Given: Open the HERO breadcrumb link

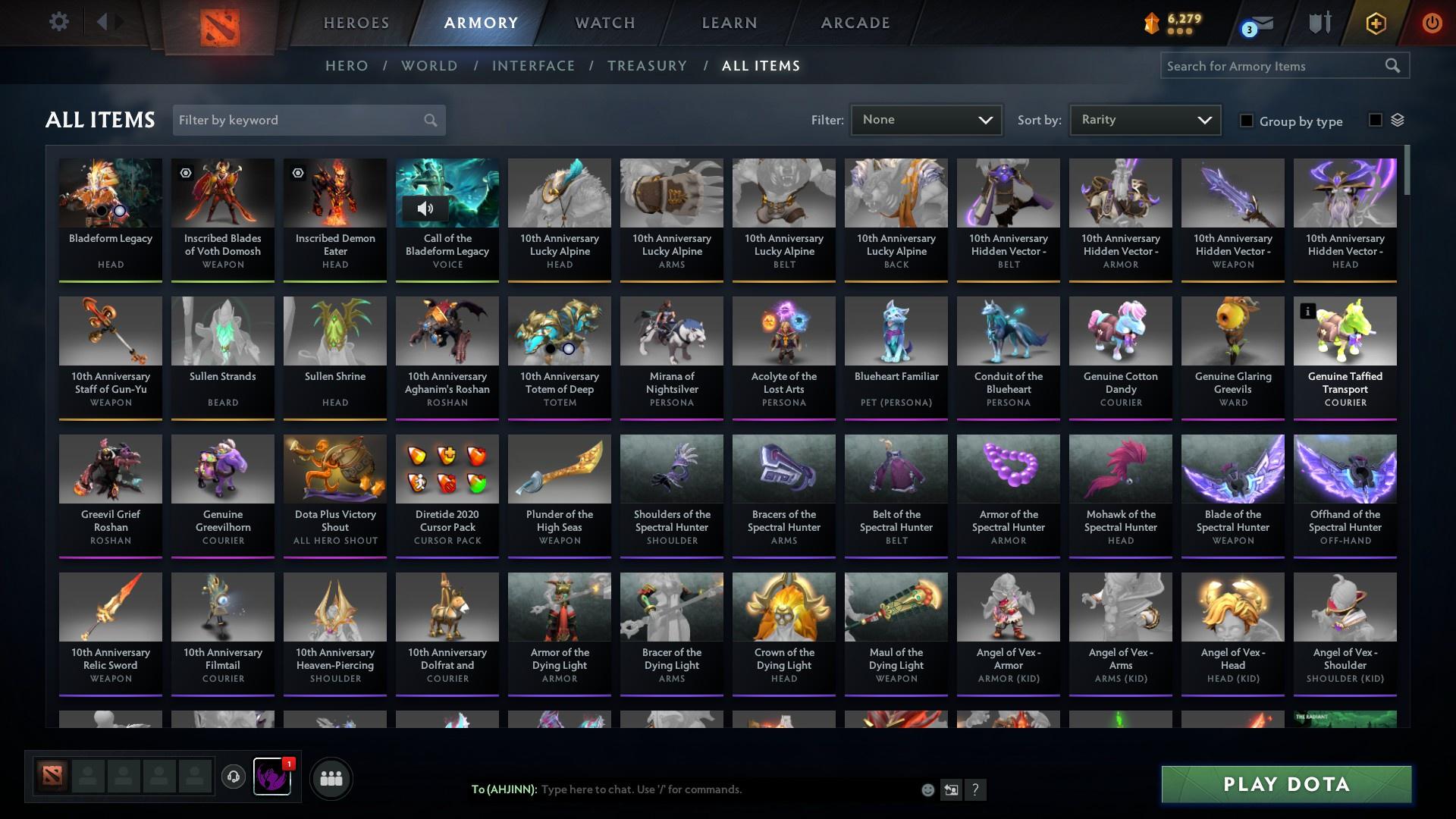Looking at the screenshot, I should pos(346,66).
